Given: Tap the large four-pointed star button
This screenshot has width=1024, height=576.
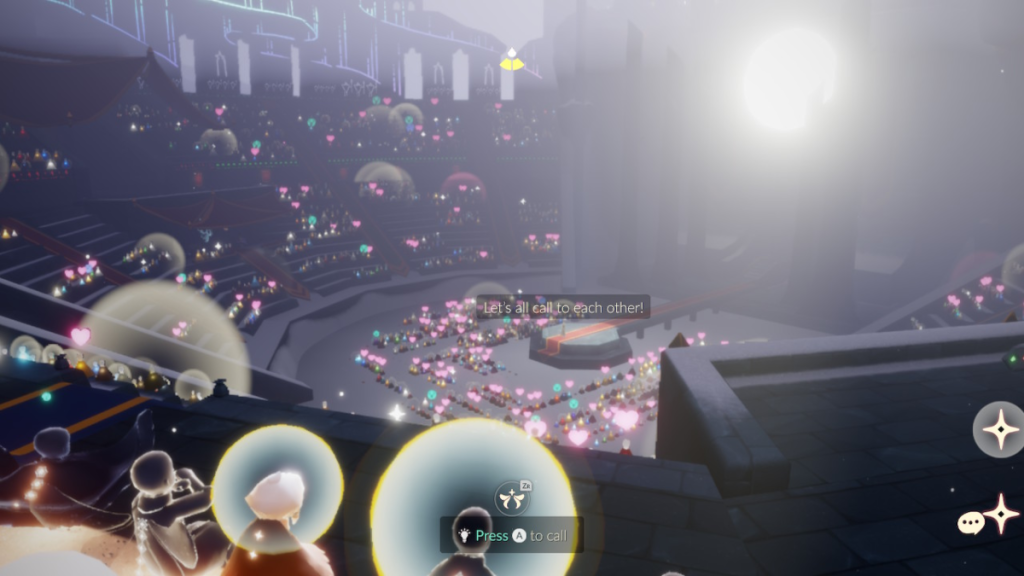Looking at the screenshot, I should [999, 430].
